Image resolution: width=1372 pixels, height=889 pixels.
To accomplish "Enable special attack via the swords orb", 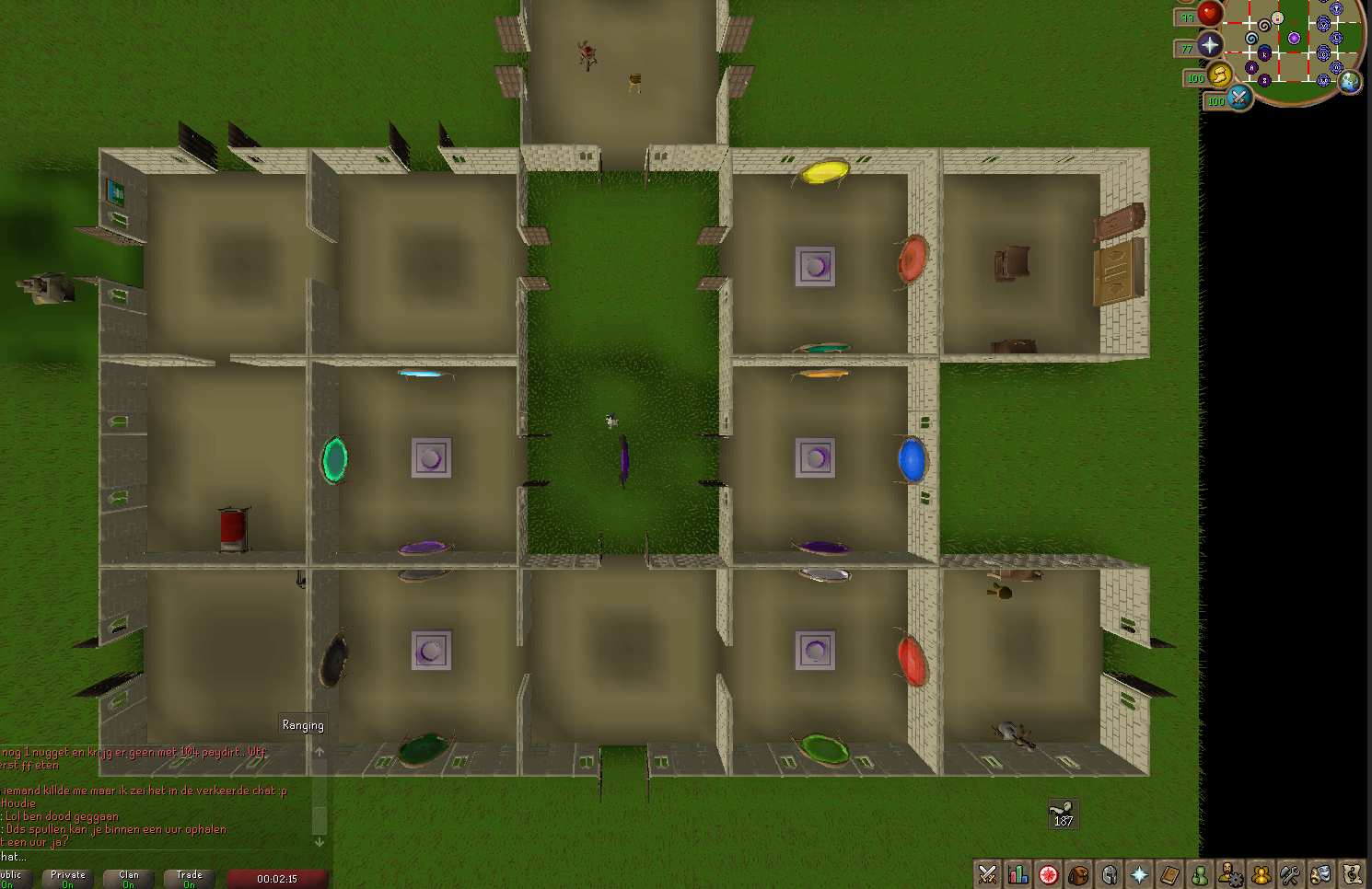I will (x=1239, y=100).
